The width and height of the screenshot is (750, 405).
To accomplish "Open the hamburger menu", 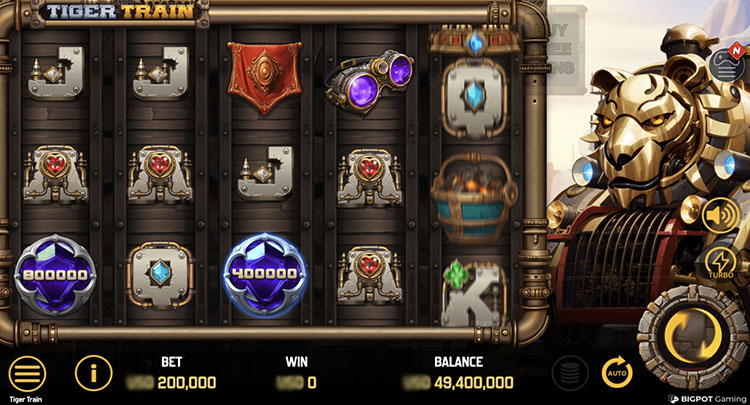I will click(x=27, y=373).
